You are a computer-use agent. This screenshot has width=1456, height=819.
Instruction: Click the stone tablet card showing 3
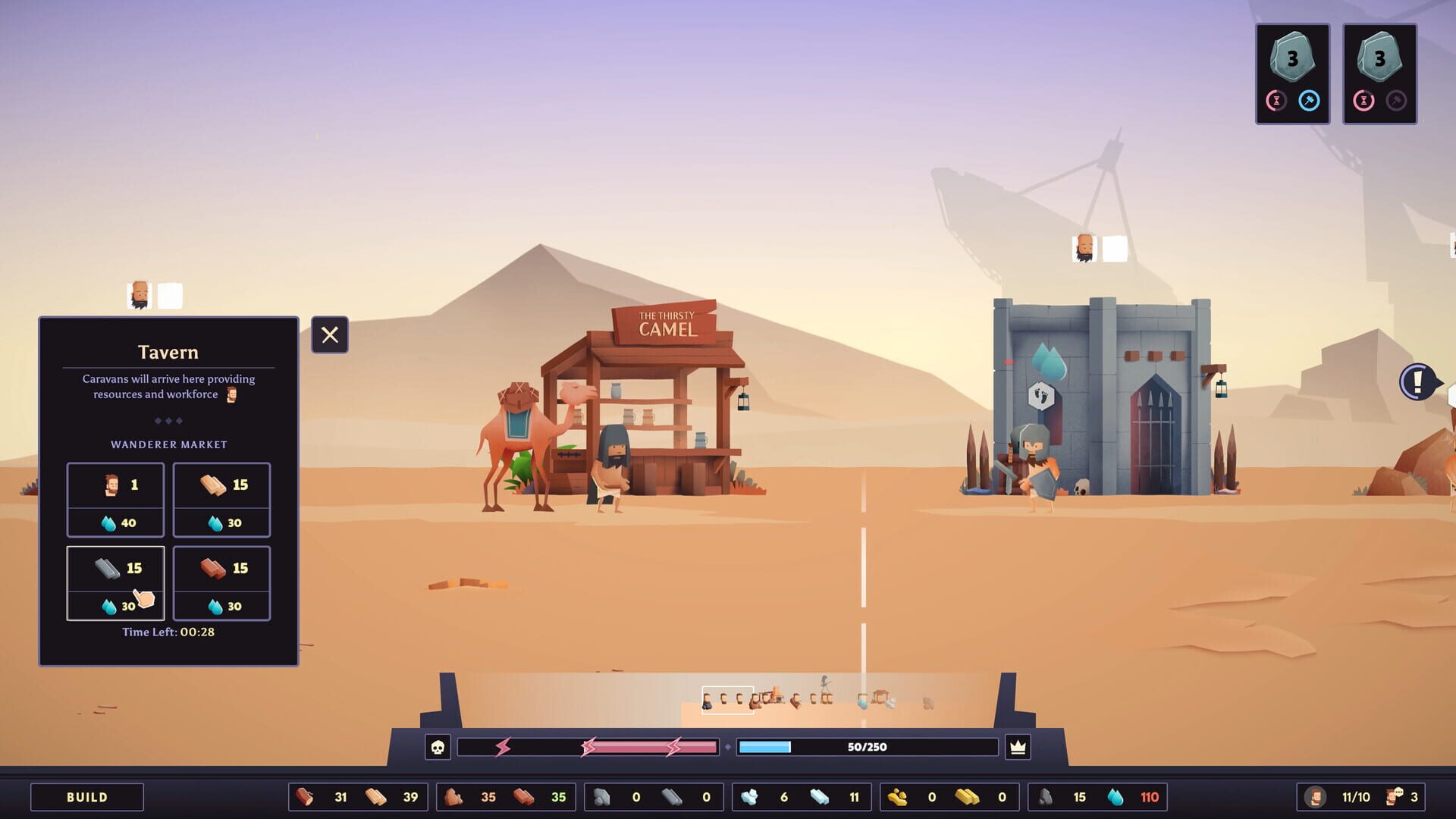tap(1291, 57)
